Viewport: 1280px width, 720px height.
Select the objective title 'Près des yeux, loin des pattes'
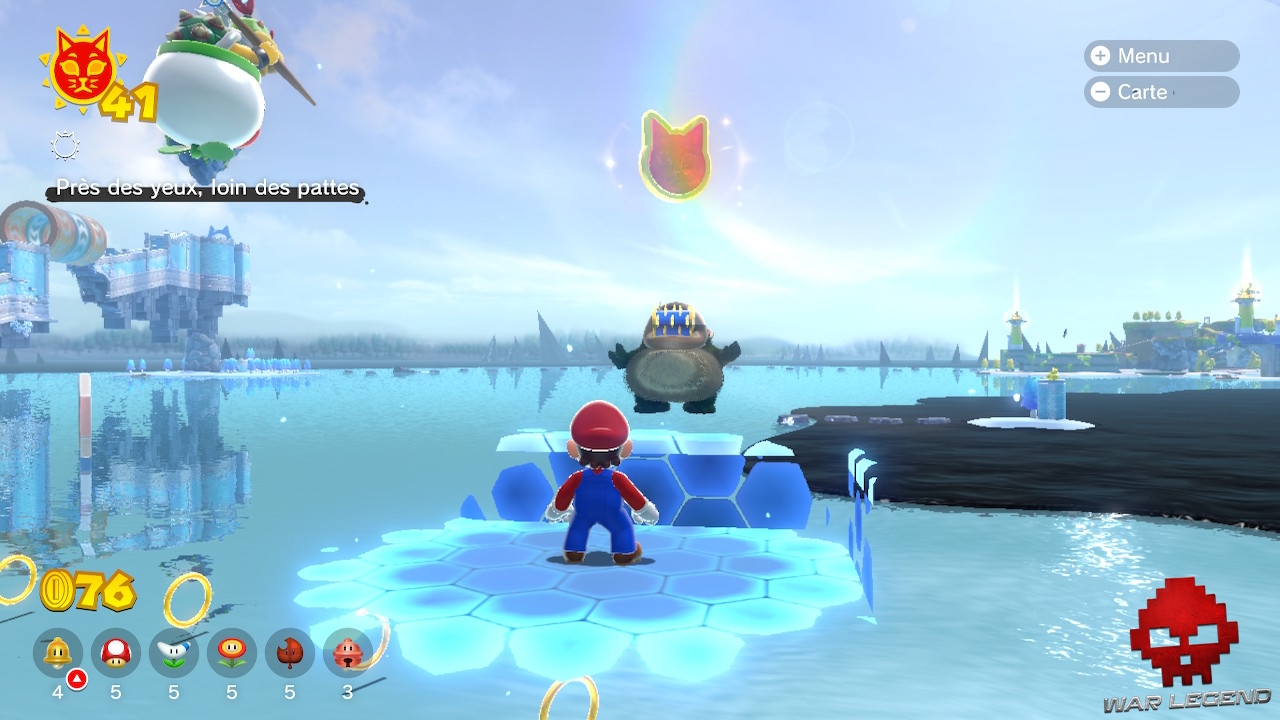207,188
